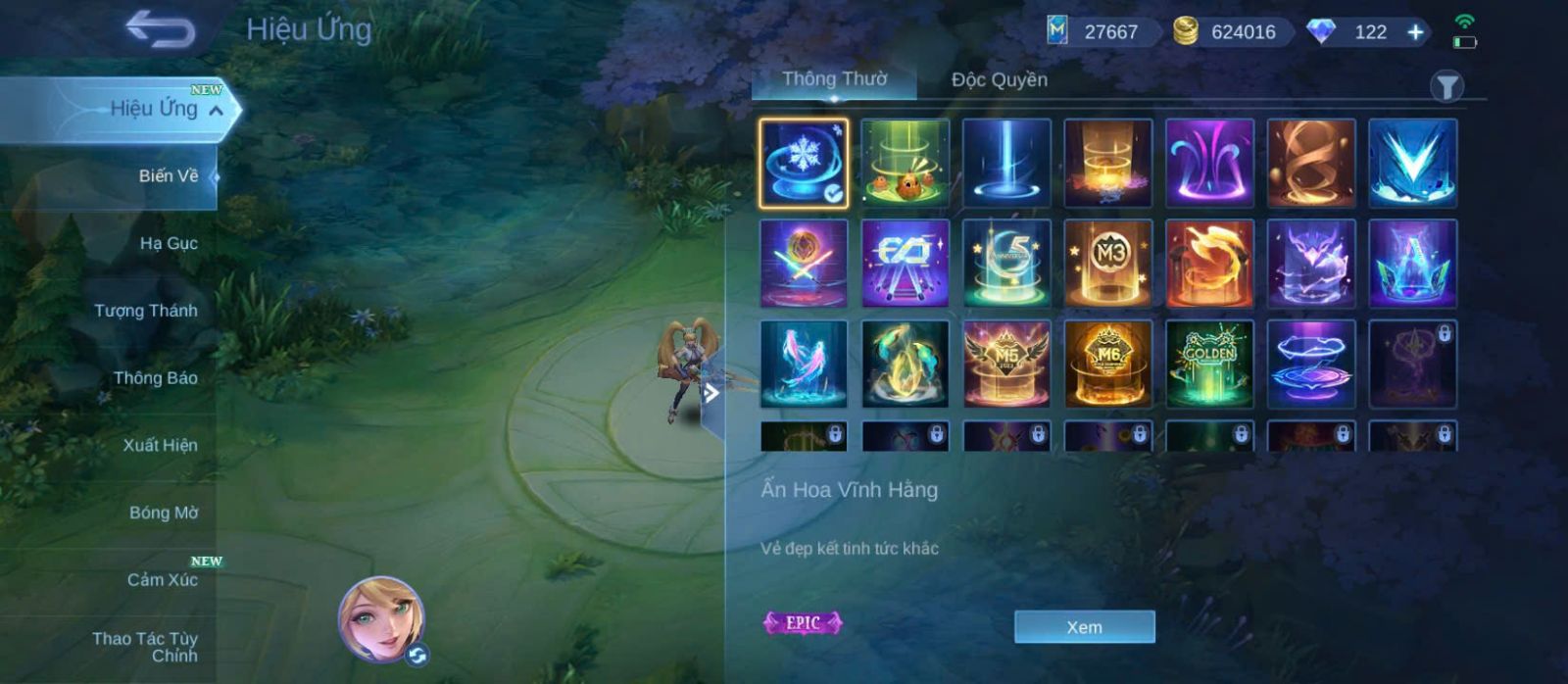Click the Xem preview button

coord(1084,627)
